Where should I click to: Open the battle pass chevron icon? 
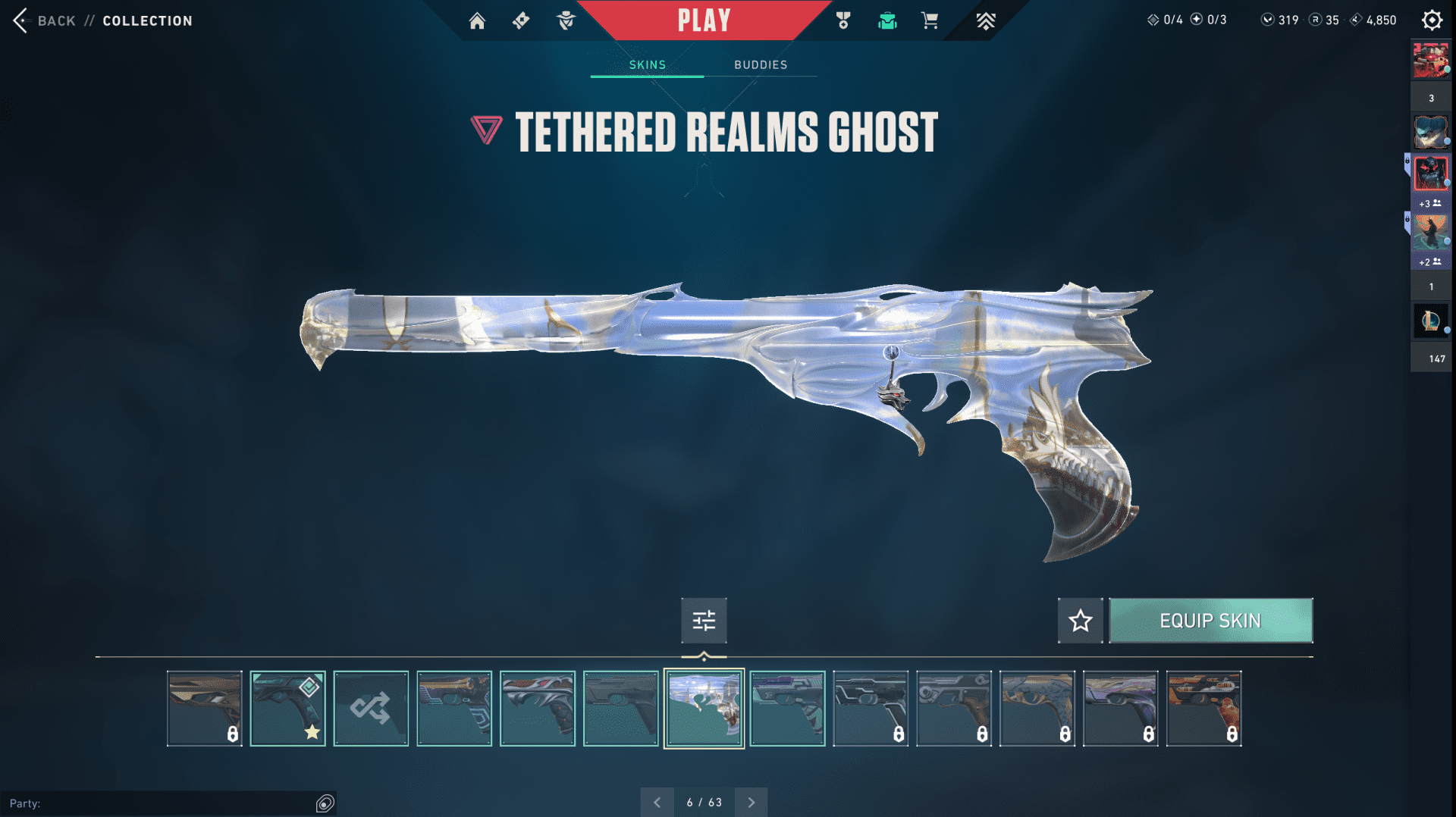tap(985, 20)
